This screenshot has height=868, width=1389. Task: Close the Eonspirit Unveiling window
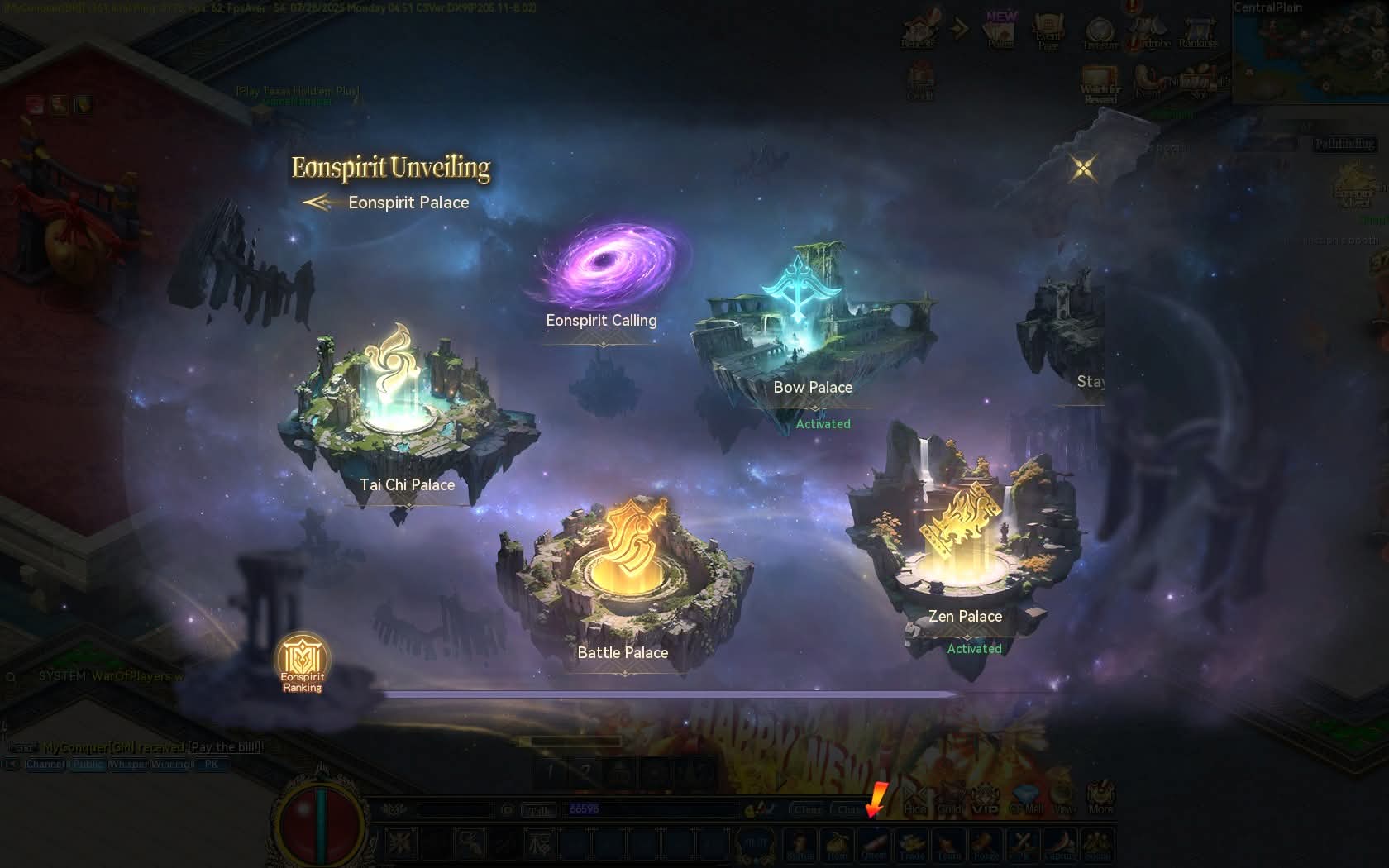[x=1082, y=169]
